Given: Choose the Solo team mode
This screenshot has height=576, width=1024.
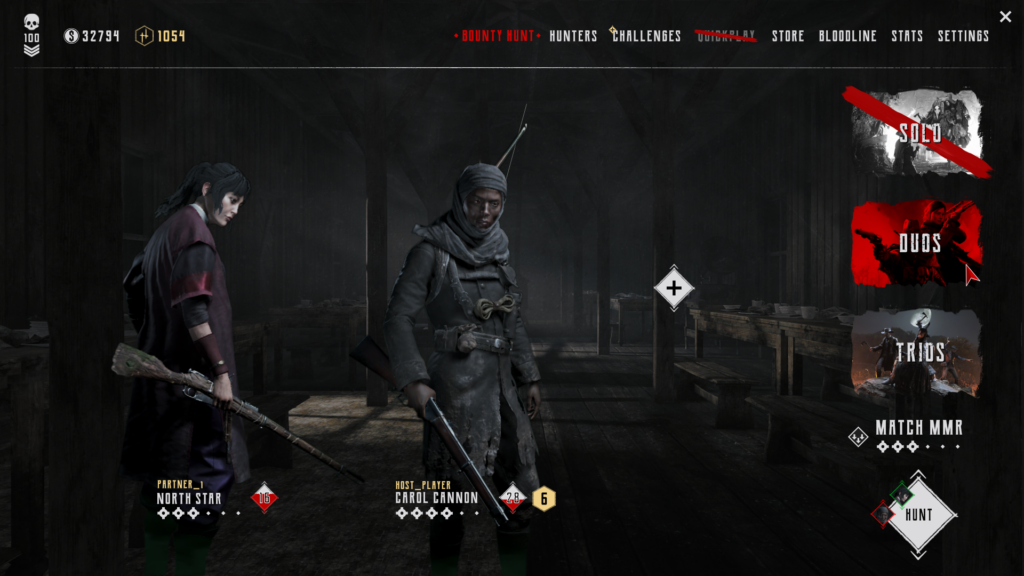Looking at the screenshot, I should (x=918, y=133).
